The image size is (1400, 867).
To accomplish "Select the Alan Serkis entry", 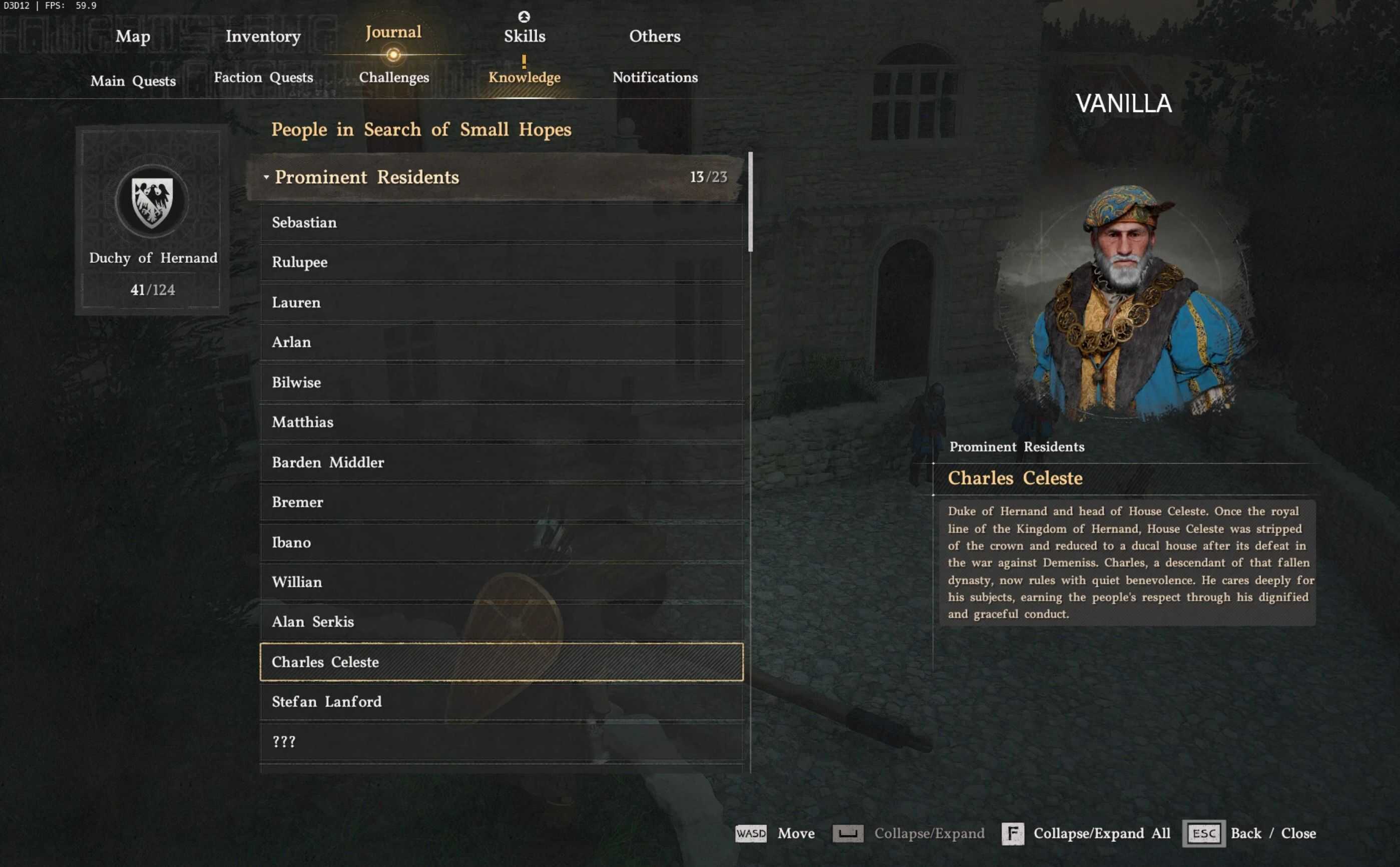I will click(x=502, y=622).
